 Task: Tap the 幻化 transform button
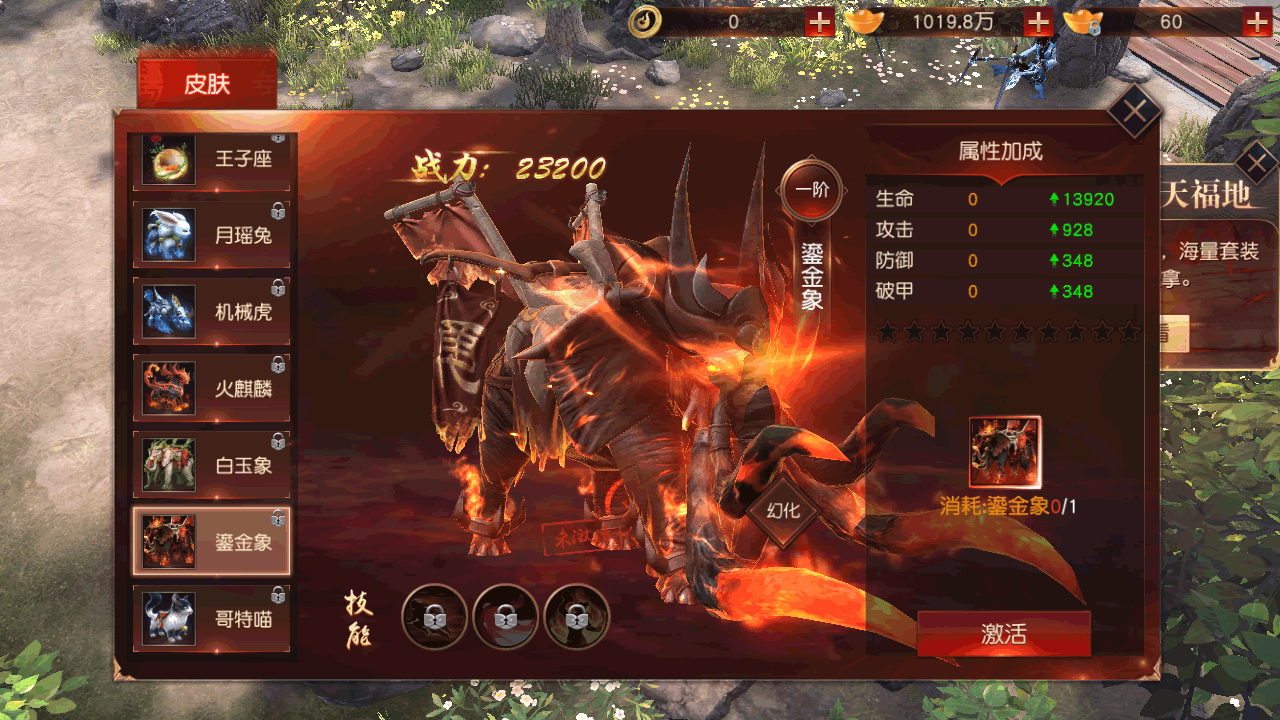pyautogui.click(x=783, y=510)
